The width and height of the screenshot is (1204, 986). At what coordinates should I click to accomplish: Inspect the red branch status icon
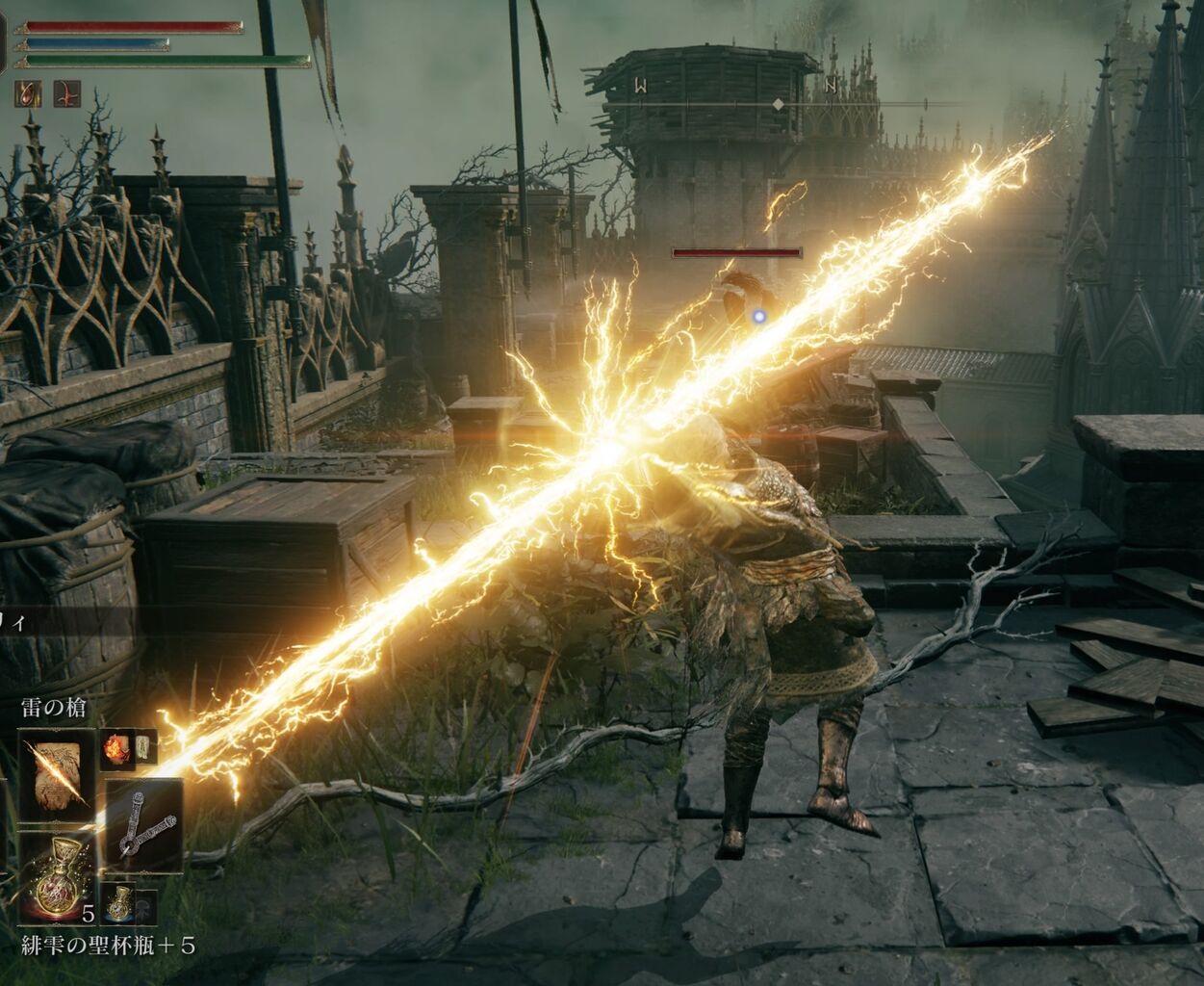click(65, 93)
